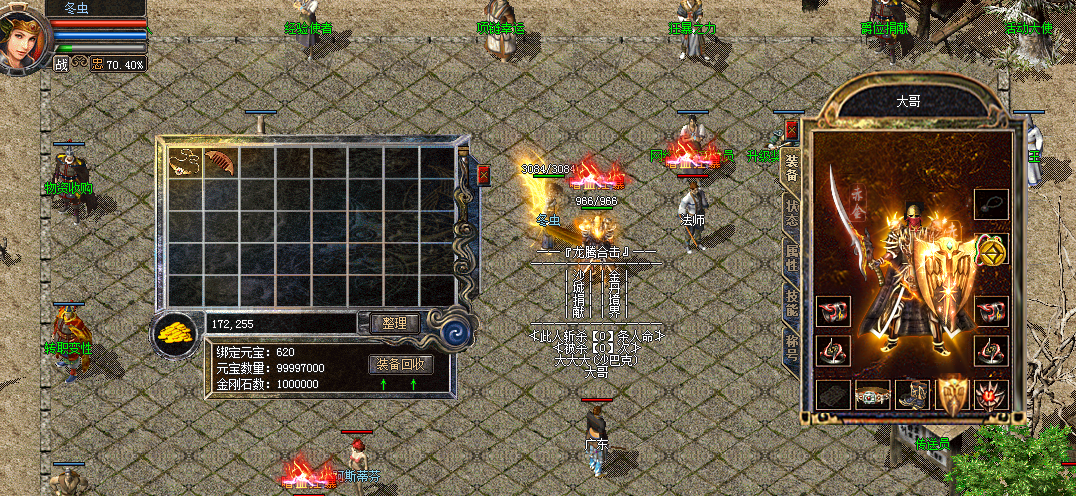Switch to the 装备 equipment tab
This screenshot has height=496, width=1076.
coord(792,168)
